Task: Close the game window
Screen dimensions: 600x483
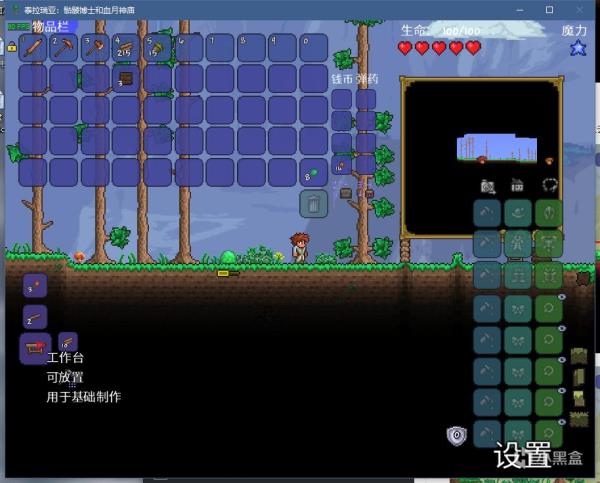Action: pyautogui.click(x=579, y=9)
